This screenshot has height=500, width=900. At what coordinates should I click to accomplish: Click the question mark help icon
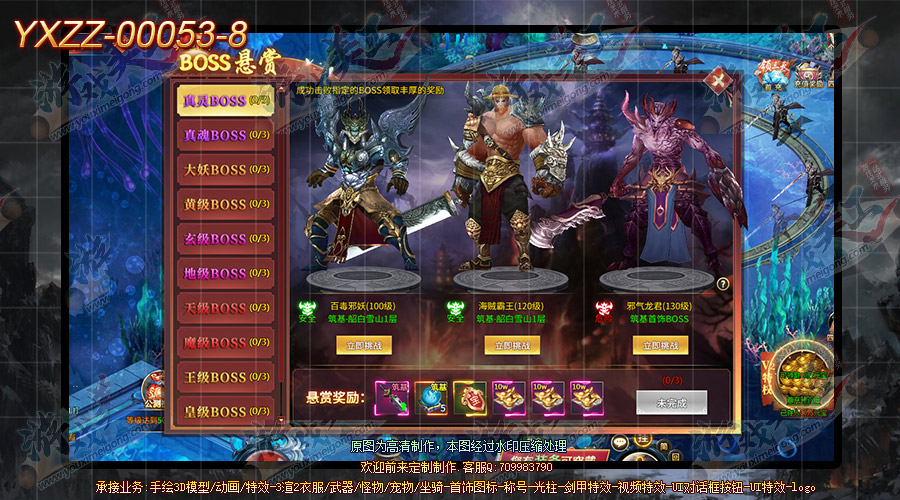[723, 284]
